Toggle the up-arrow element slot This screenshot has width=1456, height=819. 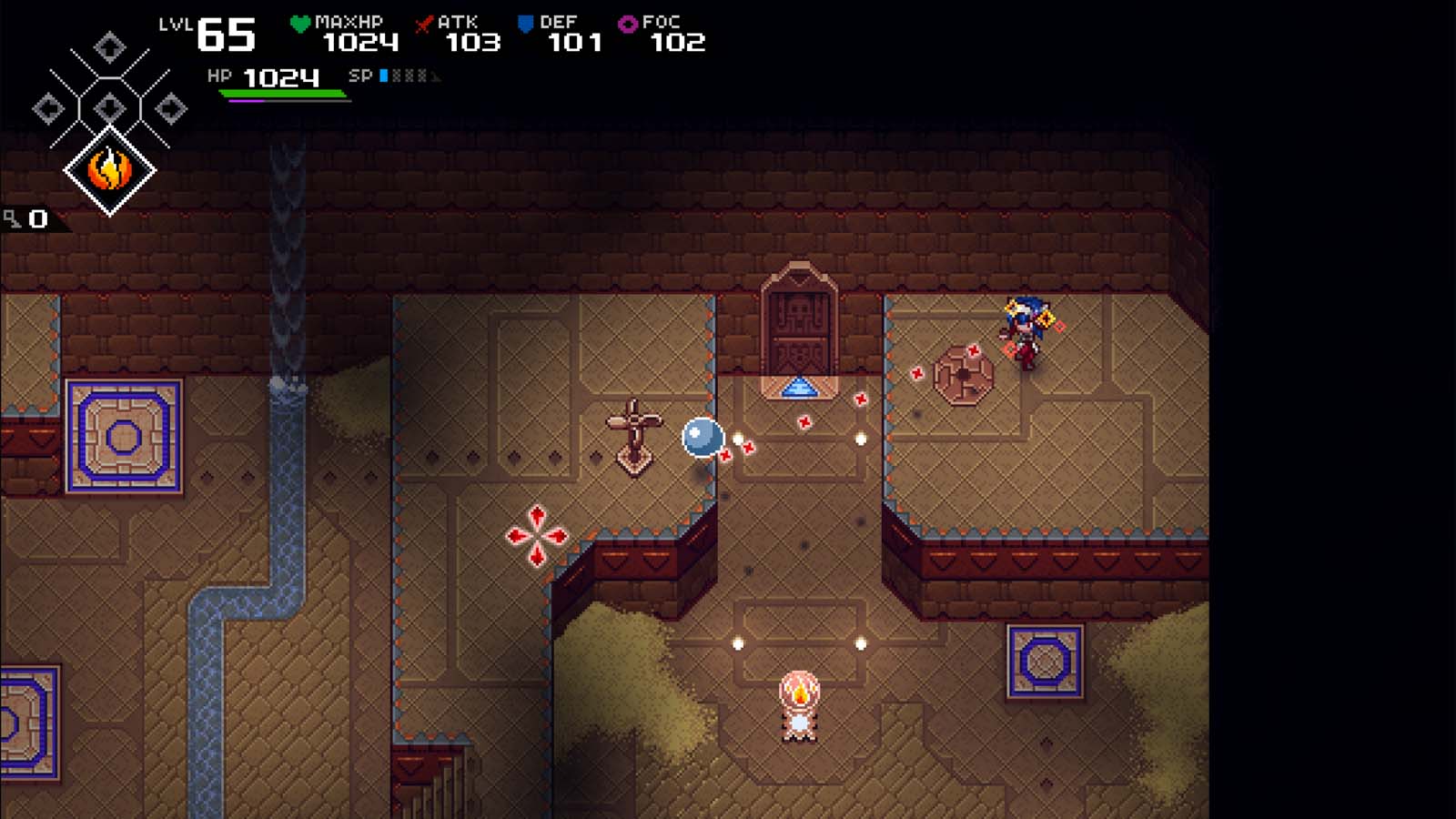pos(110,47)
